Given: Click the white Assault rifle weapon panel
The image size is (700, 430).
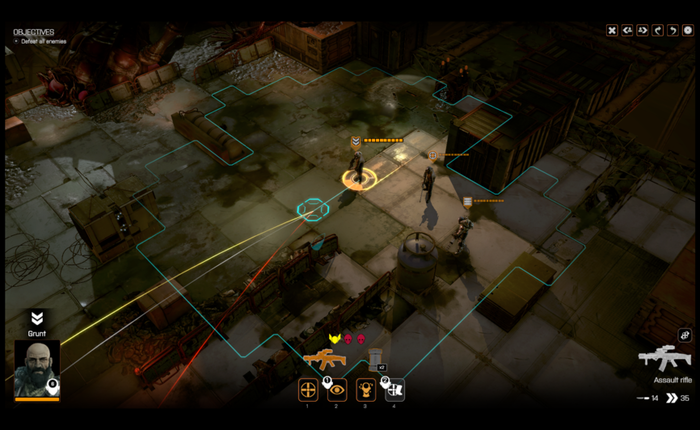Looking at the screenshot, I should (x=664, y=360).
